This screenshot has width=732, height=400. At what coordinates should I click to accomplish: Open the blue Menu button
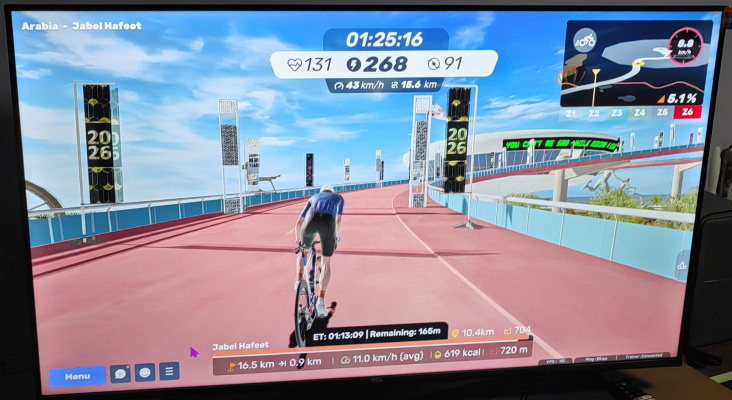click(77, 376)
